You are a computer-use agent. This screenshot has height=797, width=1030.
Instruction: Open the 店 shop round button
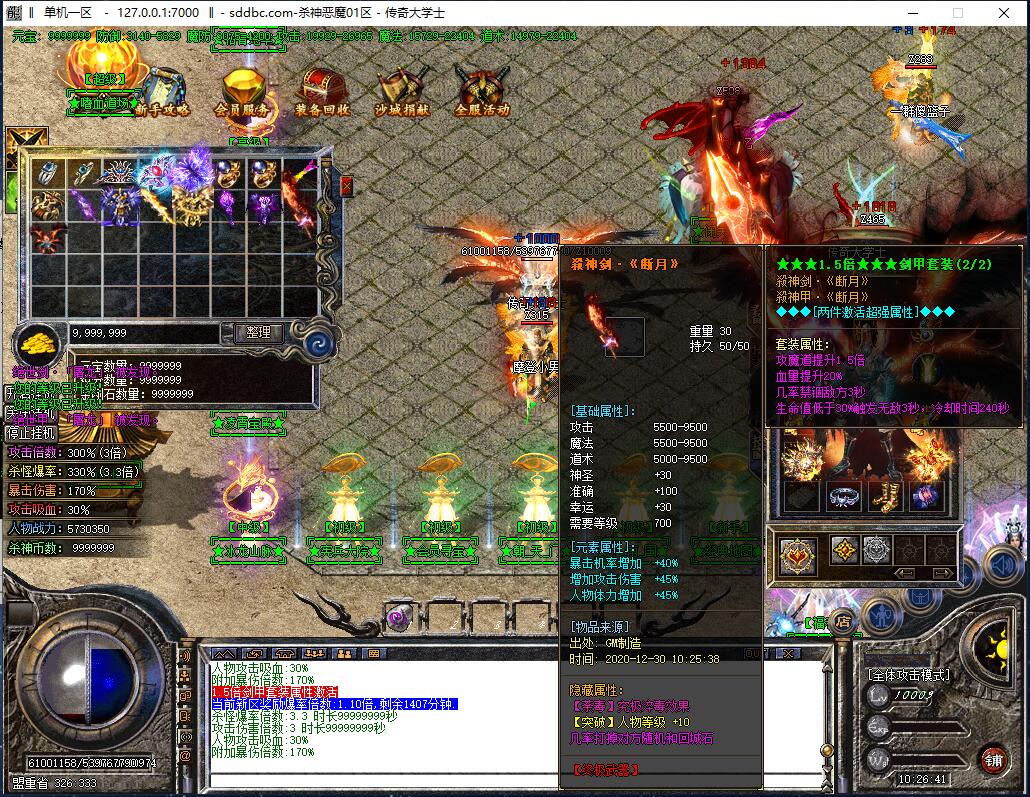pos(843,620)
